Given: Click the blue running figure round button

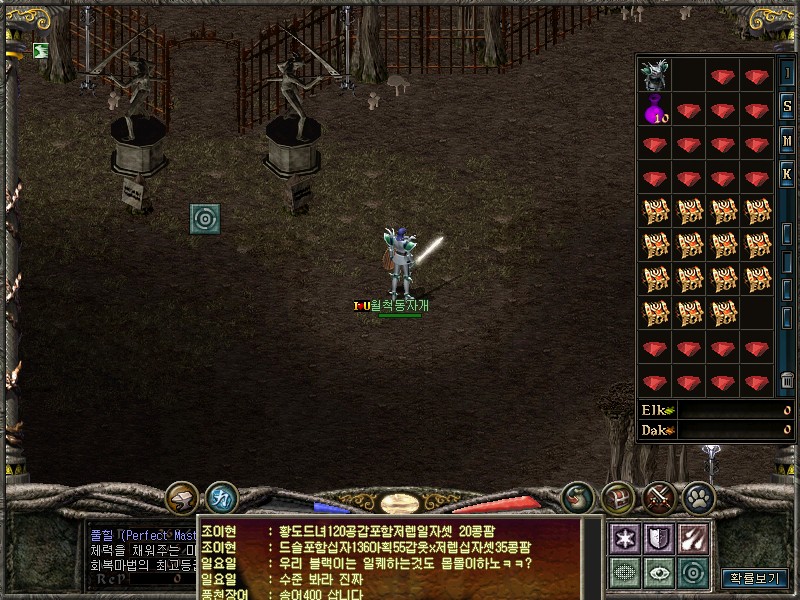Looking at the screenshot, I should (221, 497).
